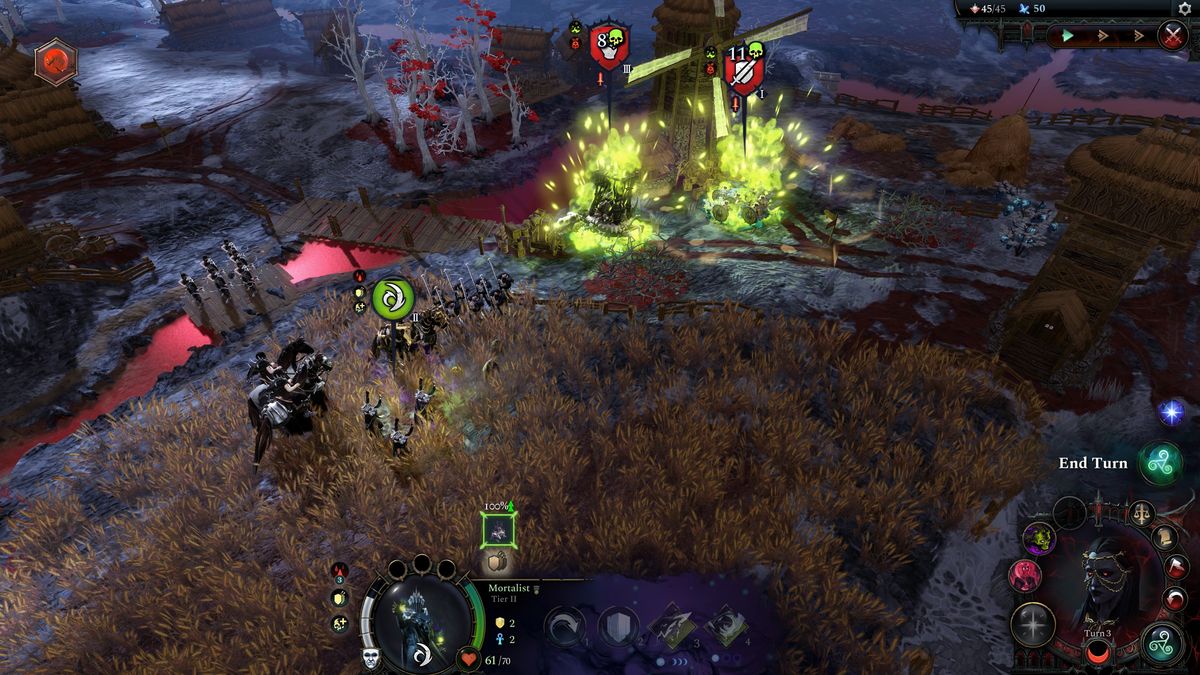Select the green-faced hero portrait
The height and width of the screenshot is (675, 1200).
(1039, 540)
